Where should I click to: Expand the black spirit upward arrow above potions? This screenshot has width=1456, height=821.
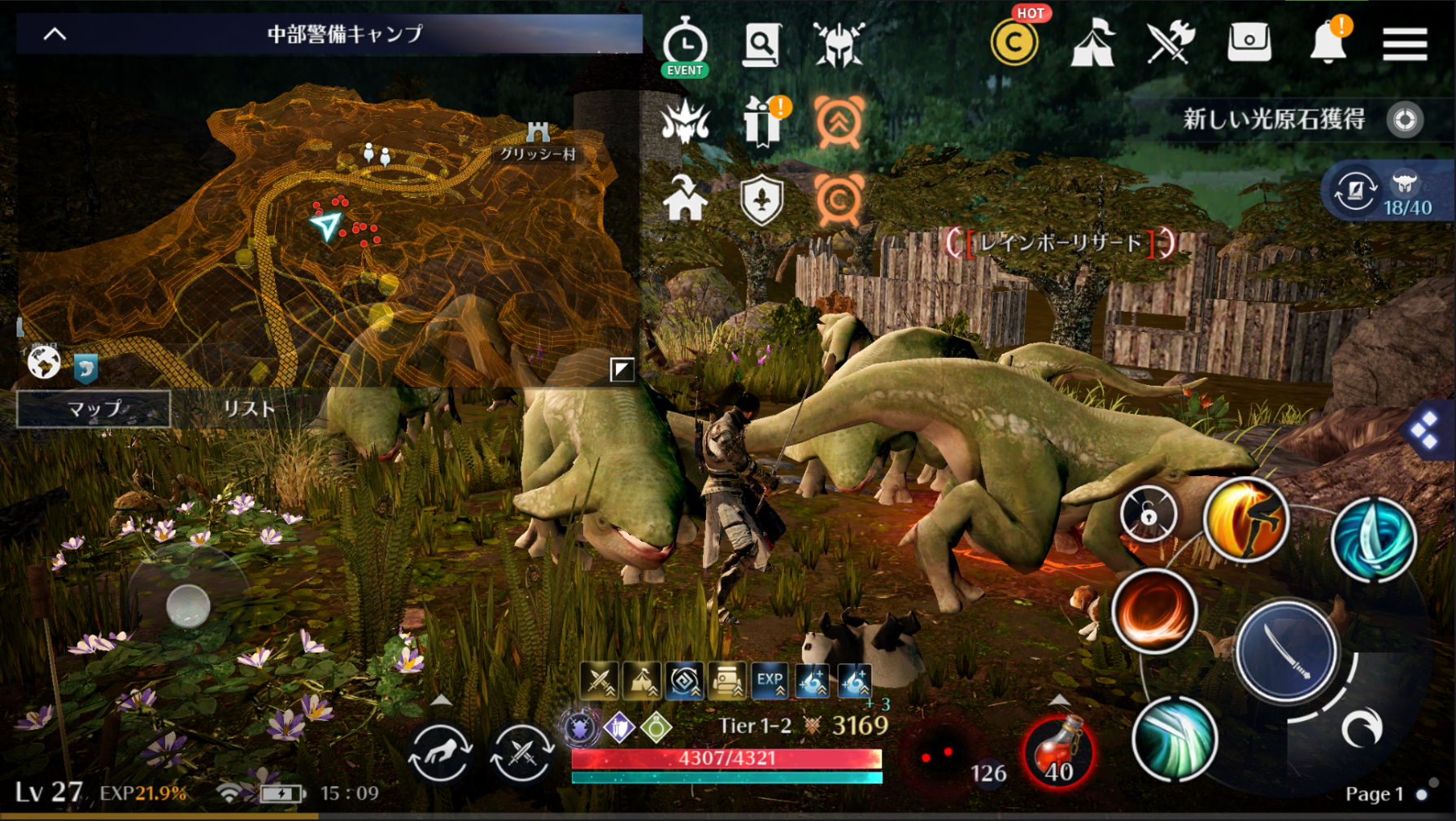point(1058,698)
